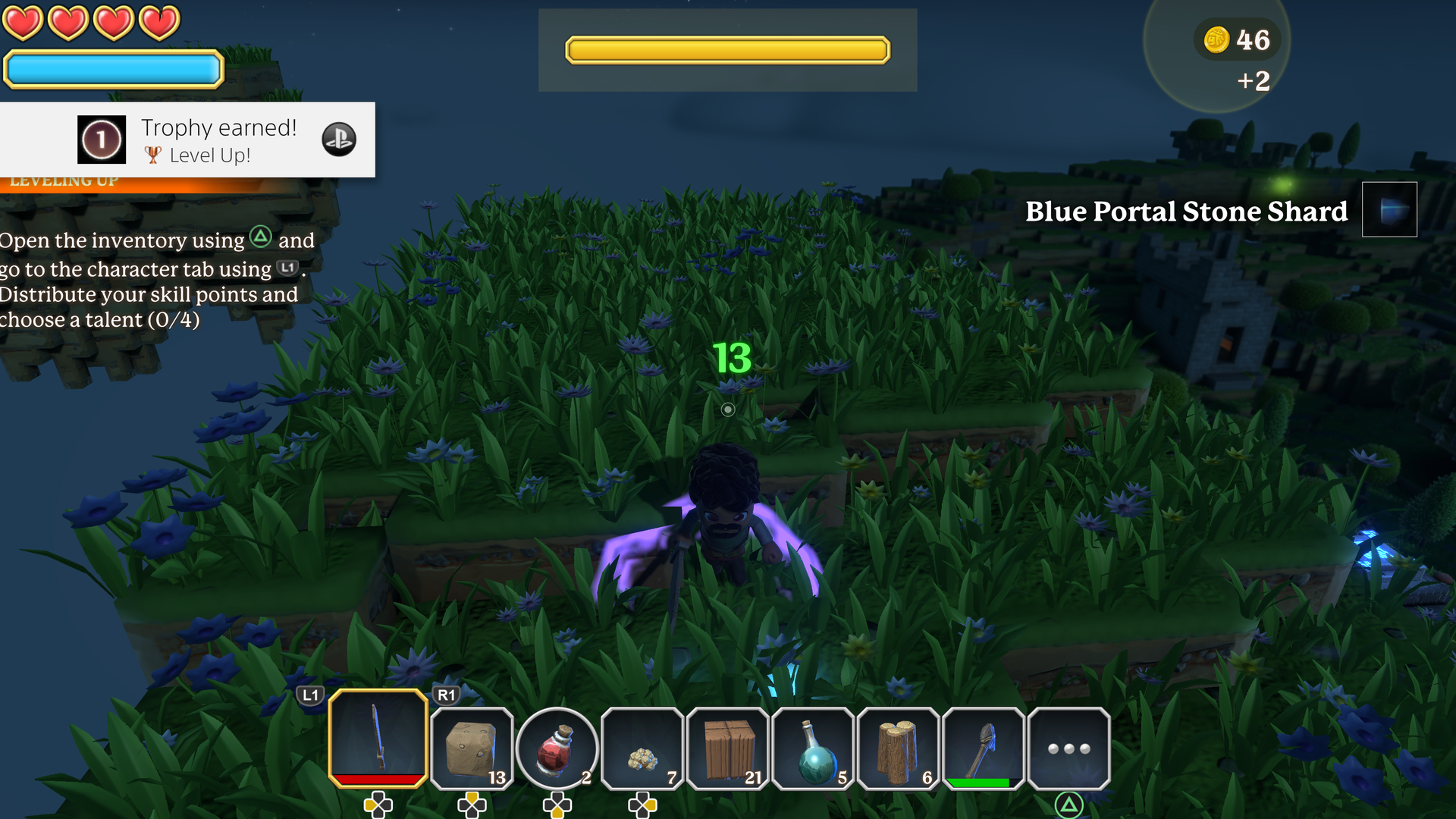Select the wood logs hotbar slot
The width and height of the screenshot is (1456, 819).
[x=899, y=747]
